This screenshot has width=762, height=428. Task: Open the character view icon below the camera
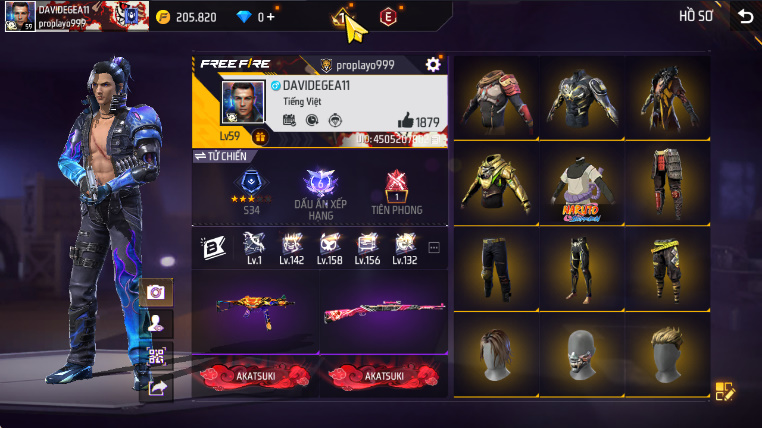coord(156,323)
